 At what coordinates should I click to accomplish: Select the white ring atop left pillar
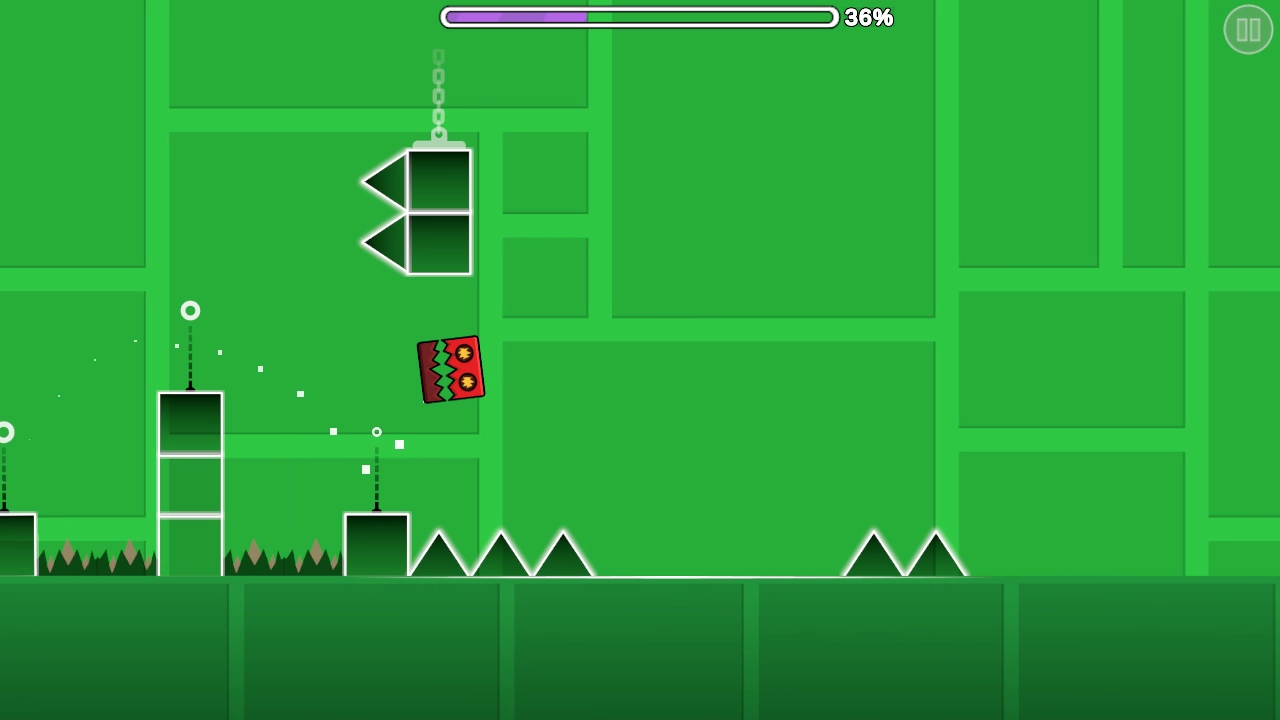click(x=190, y=311)
